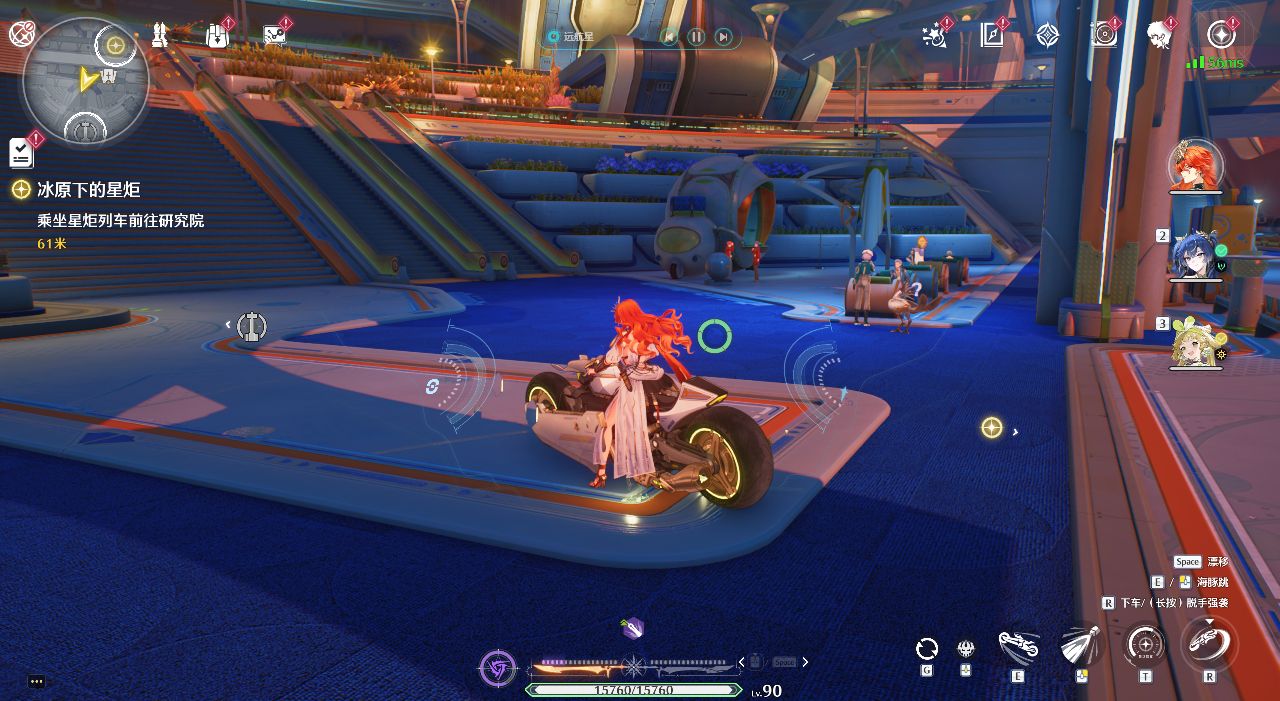Screen dimensions: 1280x701
Task: Open the chess pieces icon beside minimap
Action: coord(159,36)
